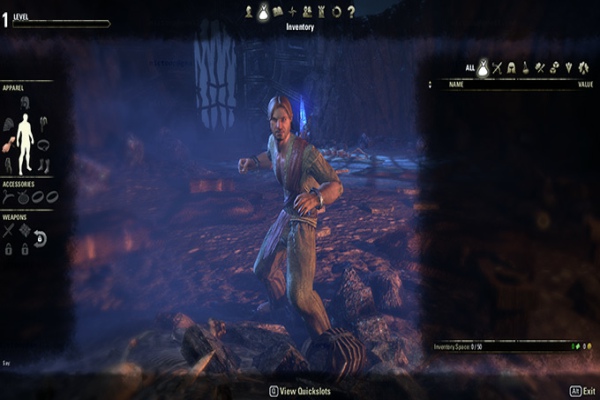Image resolution: width=600 pixels, height=400 pixels.
Task: Open the Skills star icon
Action: (x=292, y=11)
